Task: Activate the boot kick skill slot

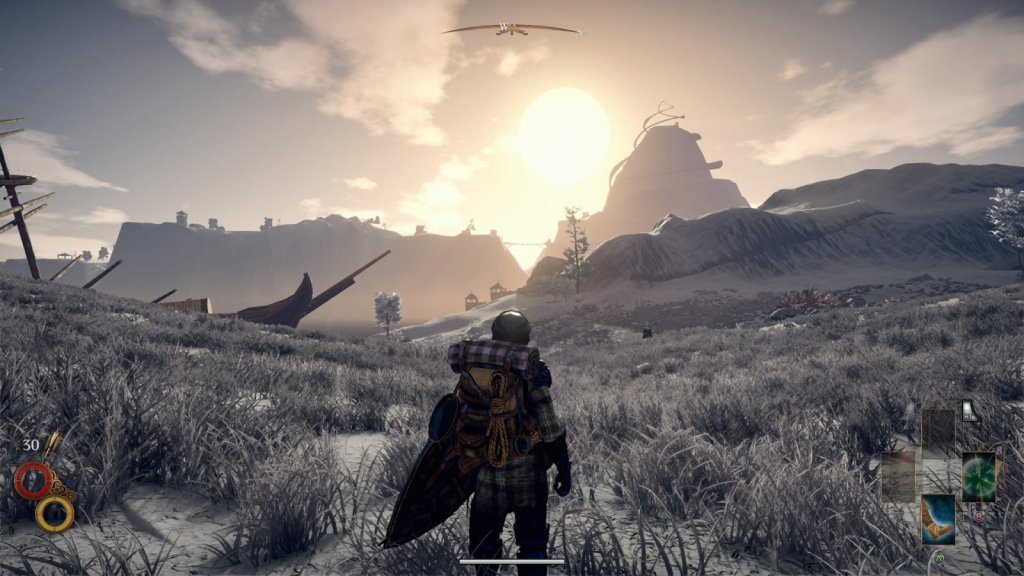Action: [x=938, y=519]
